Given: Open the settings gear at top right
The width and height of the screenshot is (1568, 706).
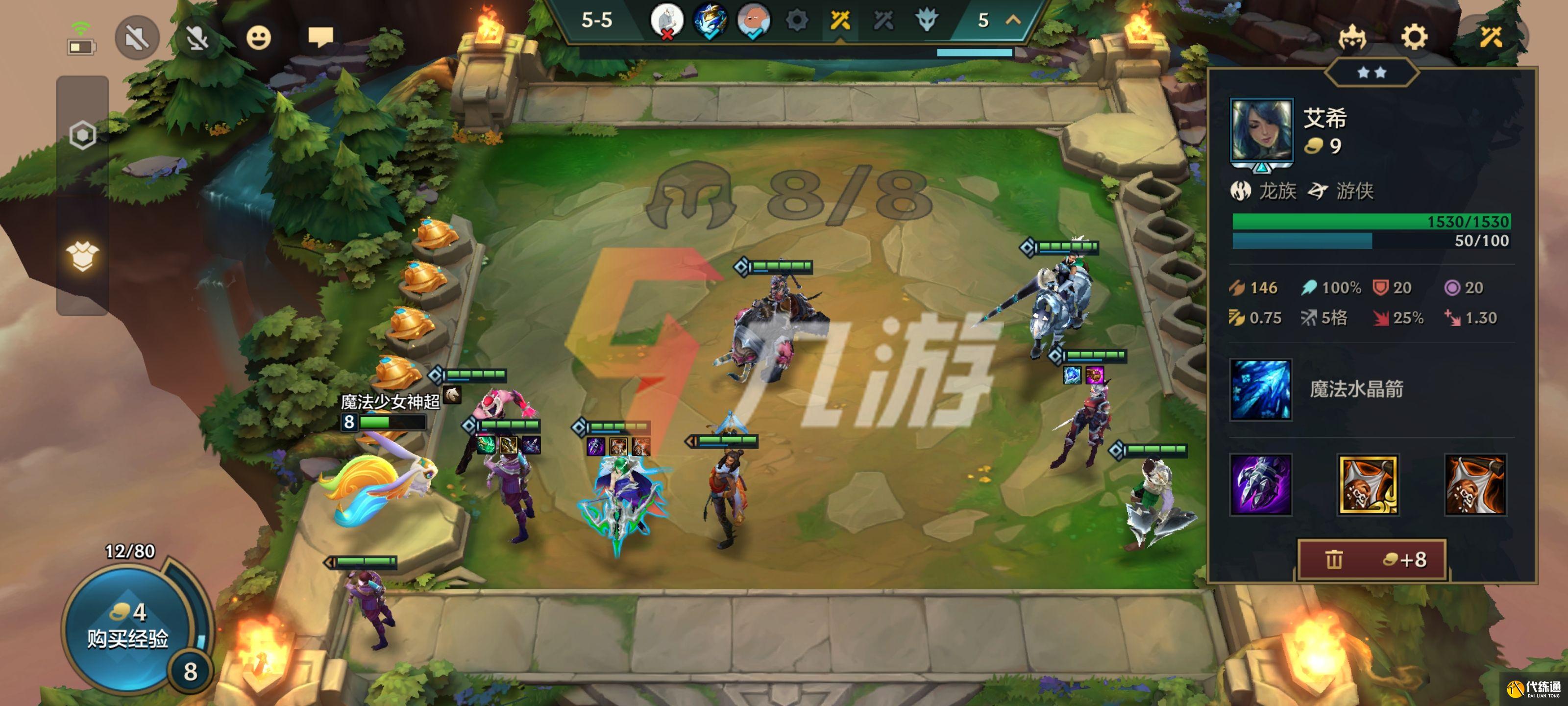Looking at the screenshot, I should (1414, 37).
